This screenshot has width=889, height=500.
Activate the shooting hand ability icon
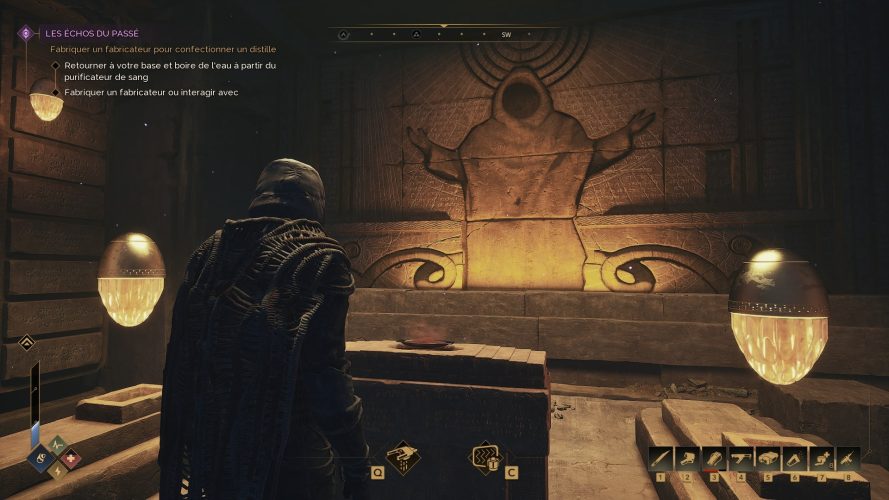click(403, 457)
